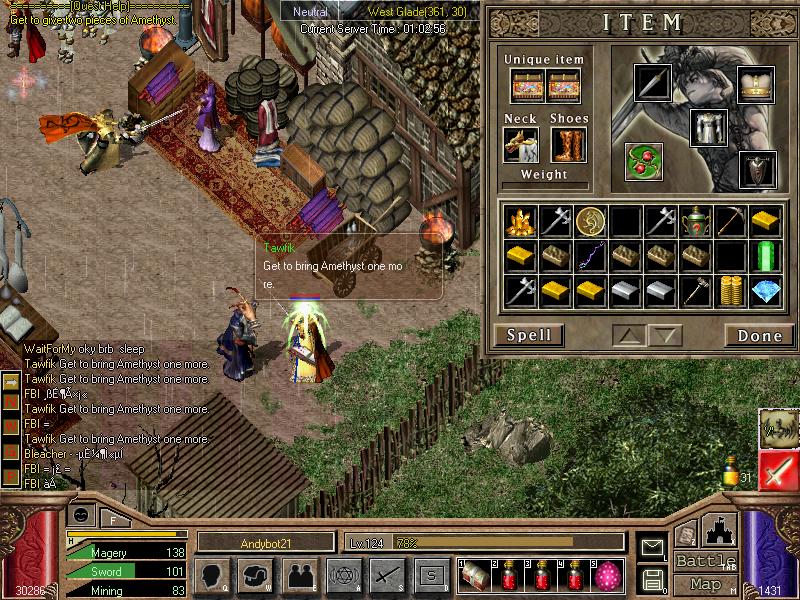The height and width of the screenshot is (600, 800).
Task: Click the equipped shield slot
Action: 757,170
